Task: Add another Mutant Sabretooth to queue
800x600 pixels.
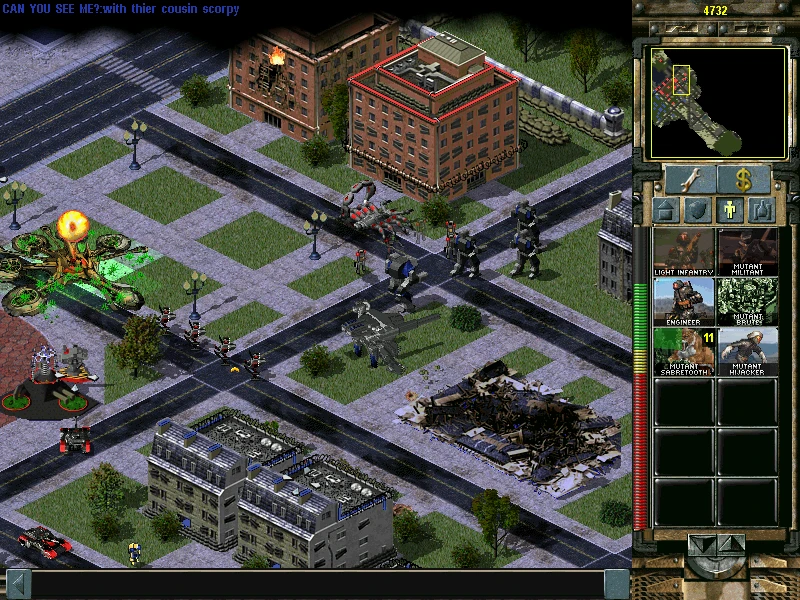Action: (x=684, y=351)
